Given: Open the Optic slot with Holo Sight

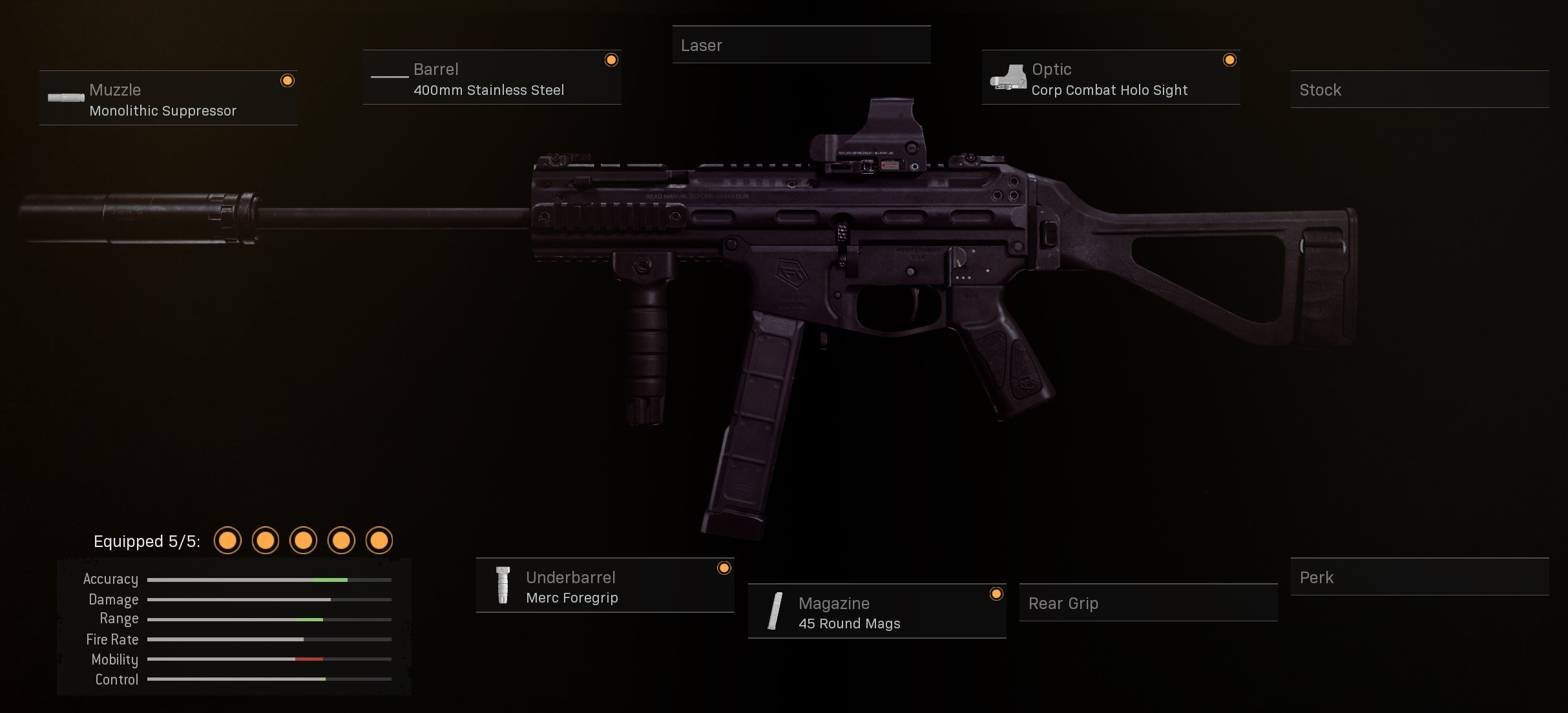Looking at the screenshot, I should click(x=1111, y=77).
